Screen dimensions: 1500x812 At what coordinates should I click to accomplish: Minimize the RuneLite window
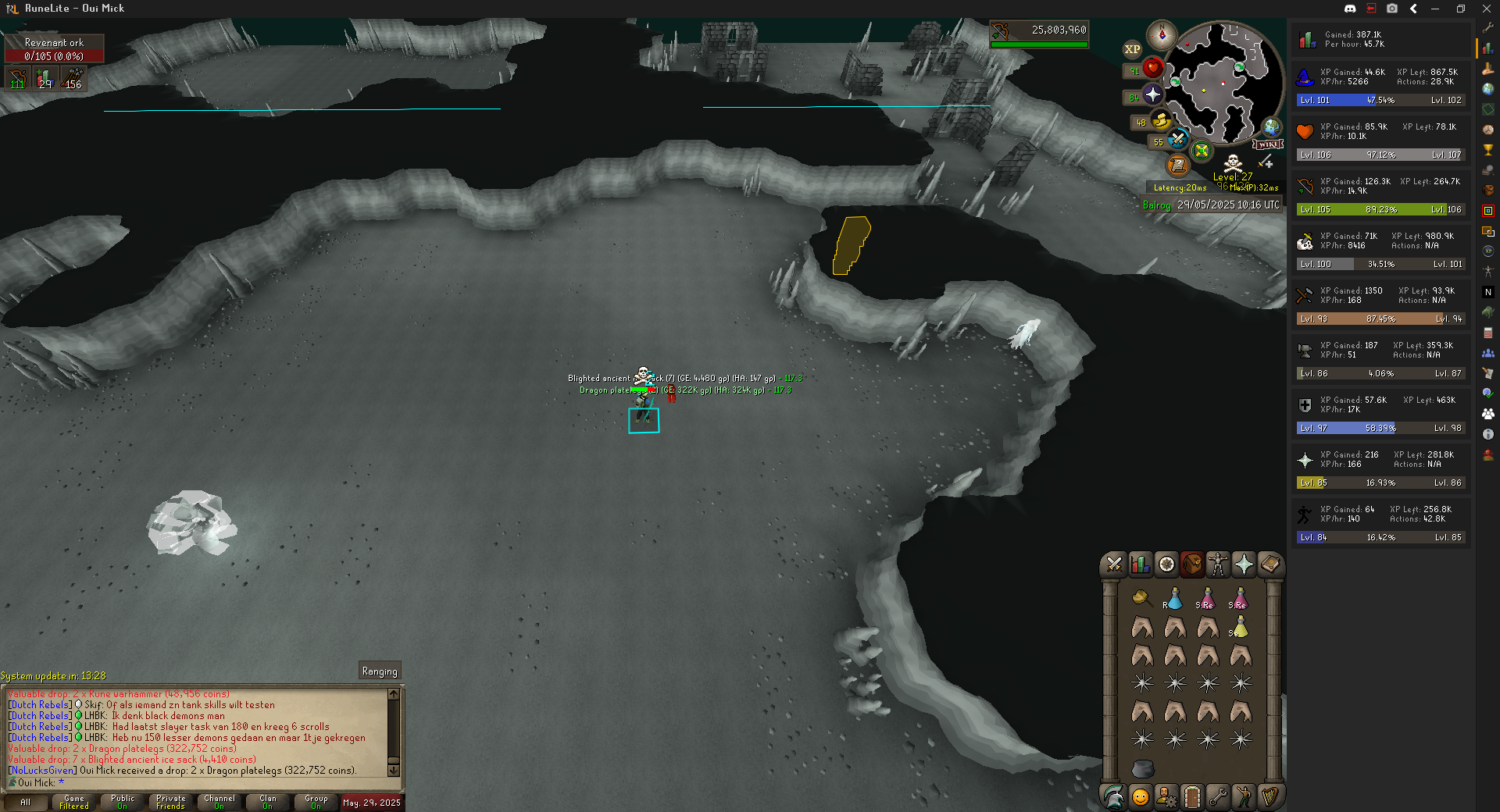click(x=1435, y=9)
